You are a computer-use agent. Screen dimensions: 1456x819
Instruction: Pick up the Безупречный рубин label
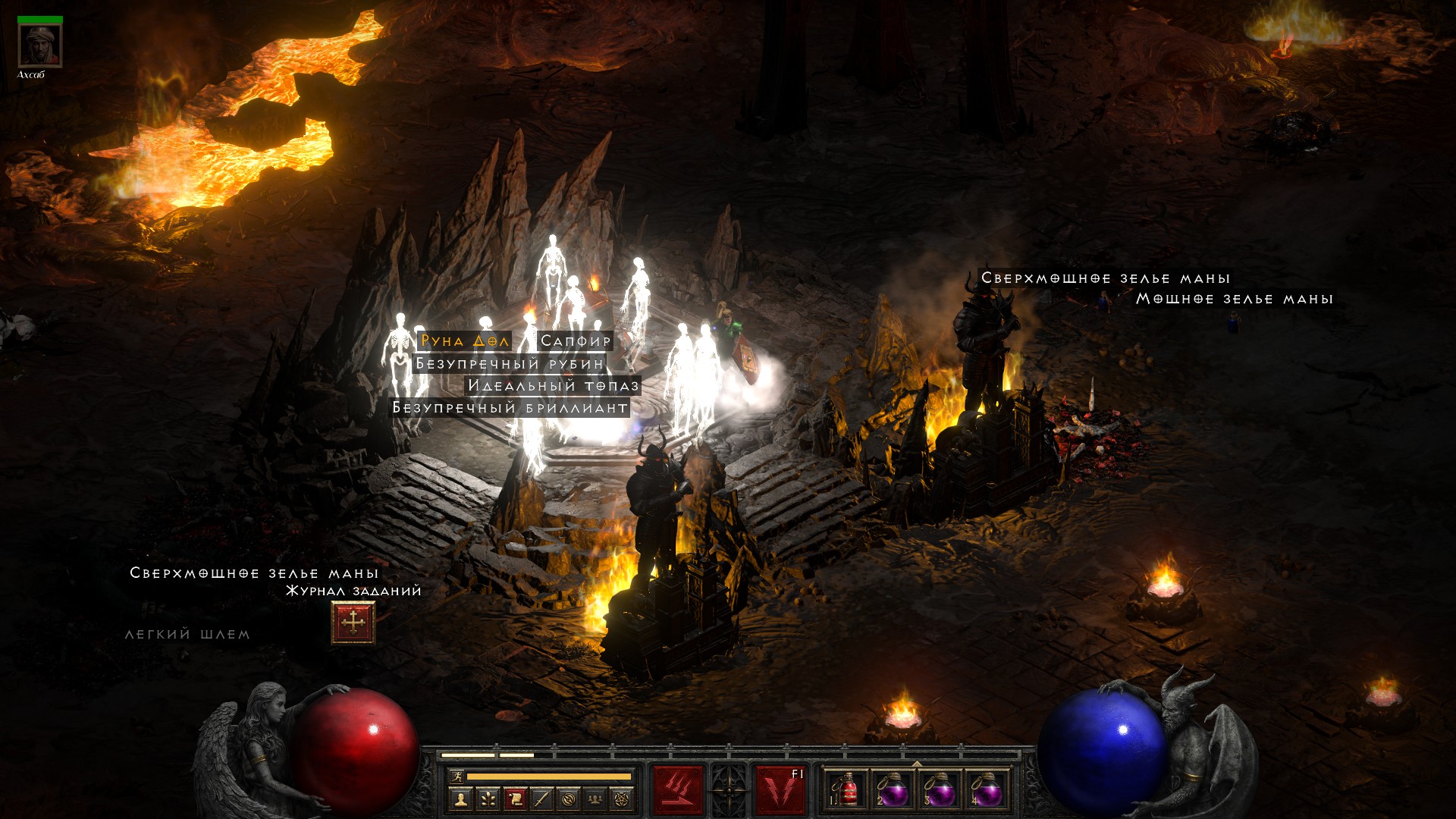[509, 364]
